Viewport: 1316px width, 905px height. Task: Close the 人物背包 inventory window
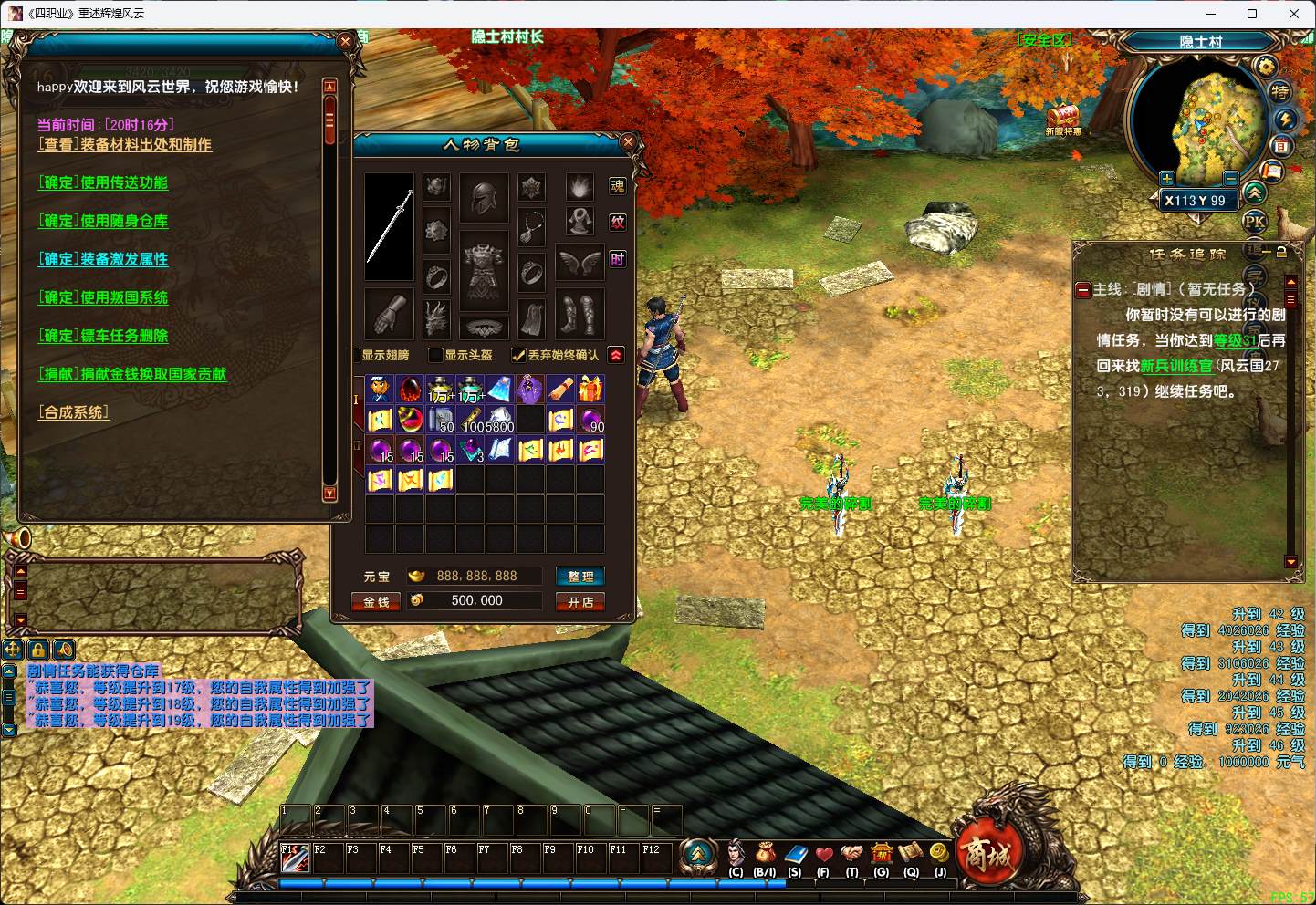tap(628, 142)
